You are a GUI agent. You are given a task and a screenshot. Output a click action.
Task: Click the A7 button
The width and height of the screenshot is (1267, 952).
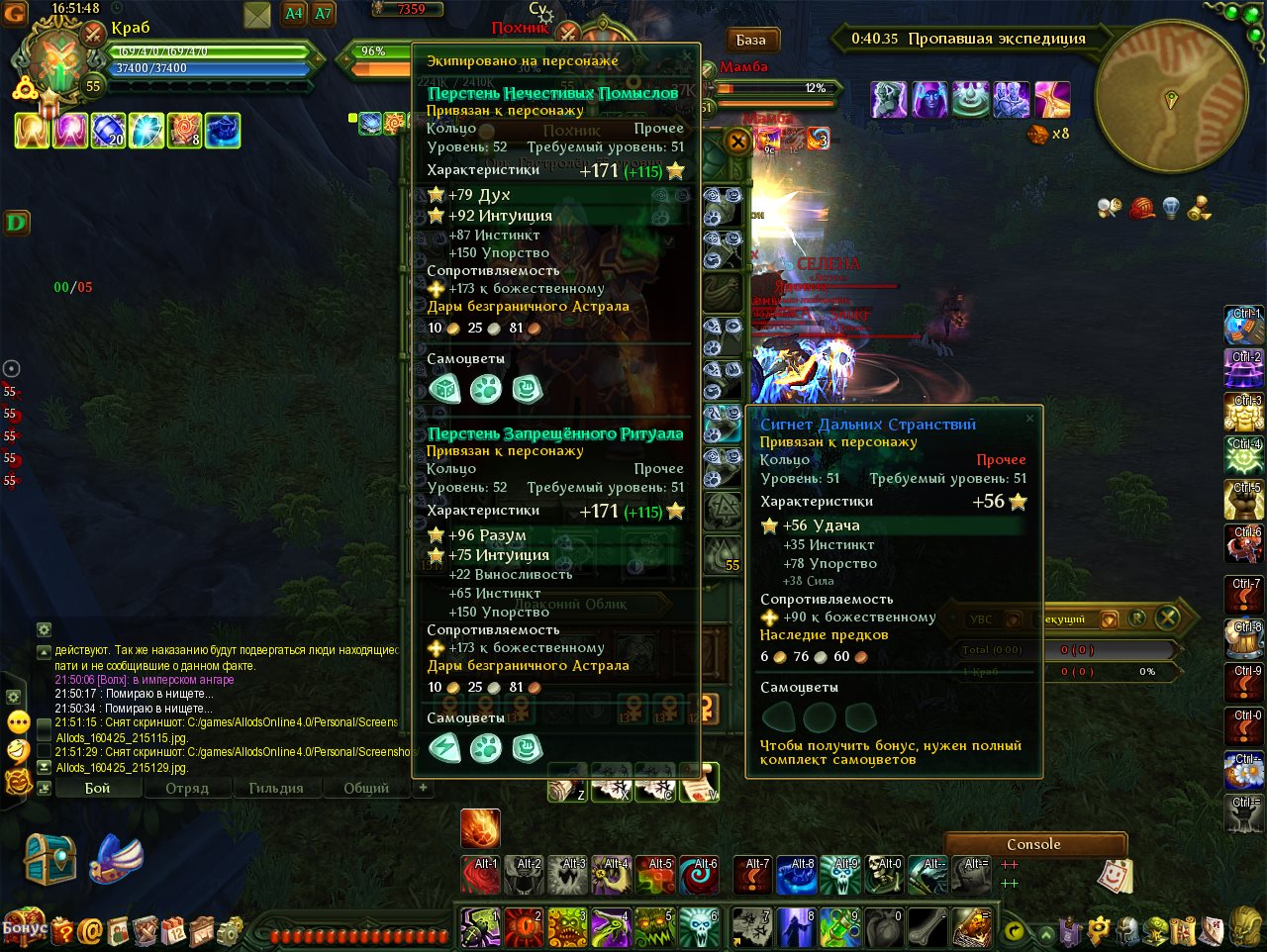tap(323, 14)
